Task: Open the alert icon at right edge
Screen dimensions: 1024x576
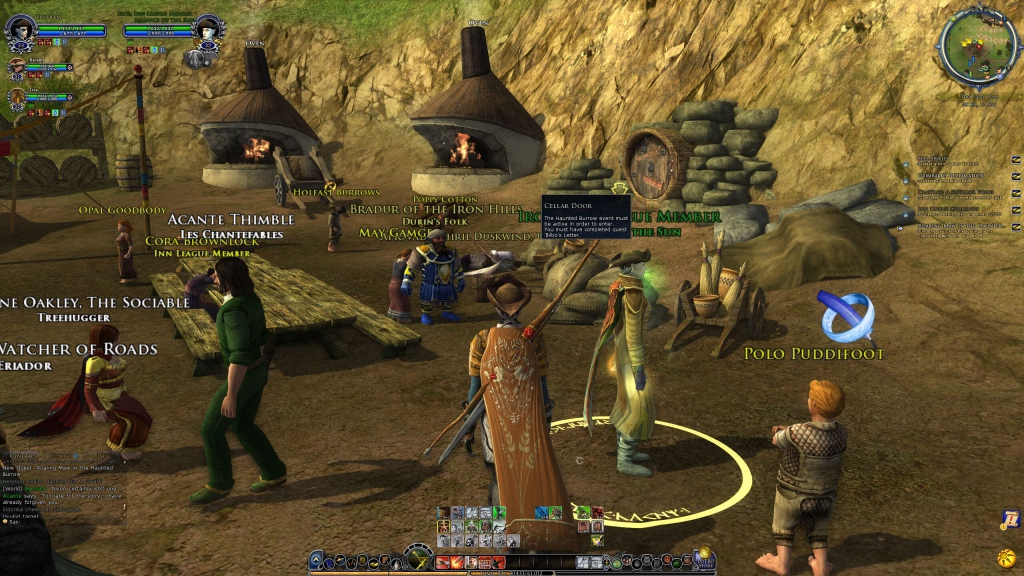Action: pos(1010,520)
